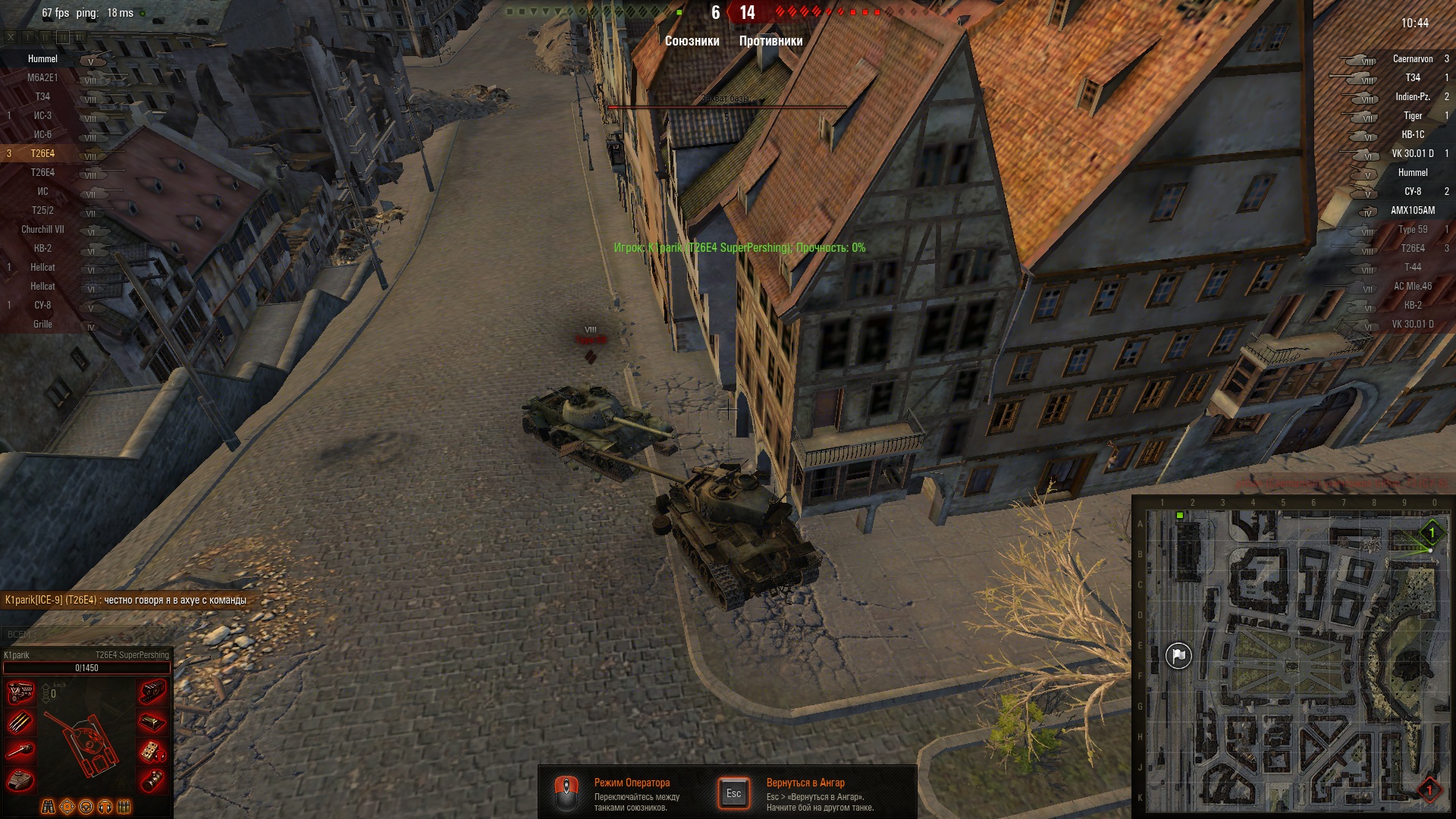
Task: Select the M6A2E1 ally in team list
Action: click(x=42, y=78)
